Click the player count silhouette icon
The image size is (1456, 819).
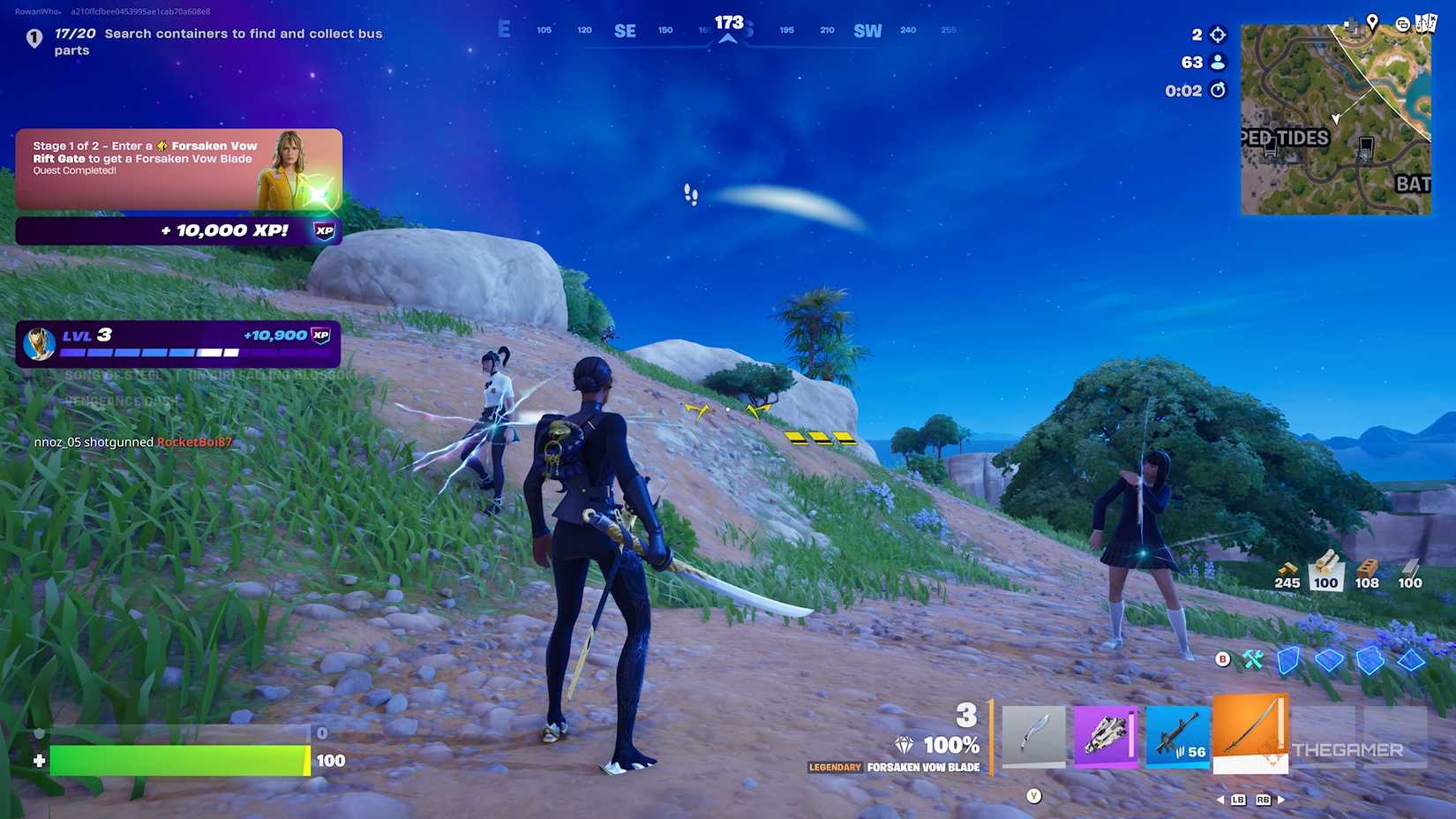pyautogui.click(x=1216, y=63)
